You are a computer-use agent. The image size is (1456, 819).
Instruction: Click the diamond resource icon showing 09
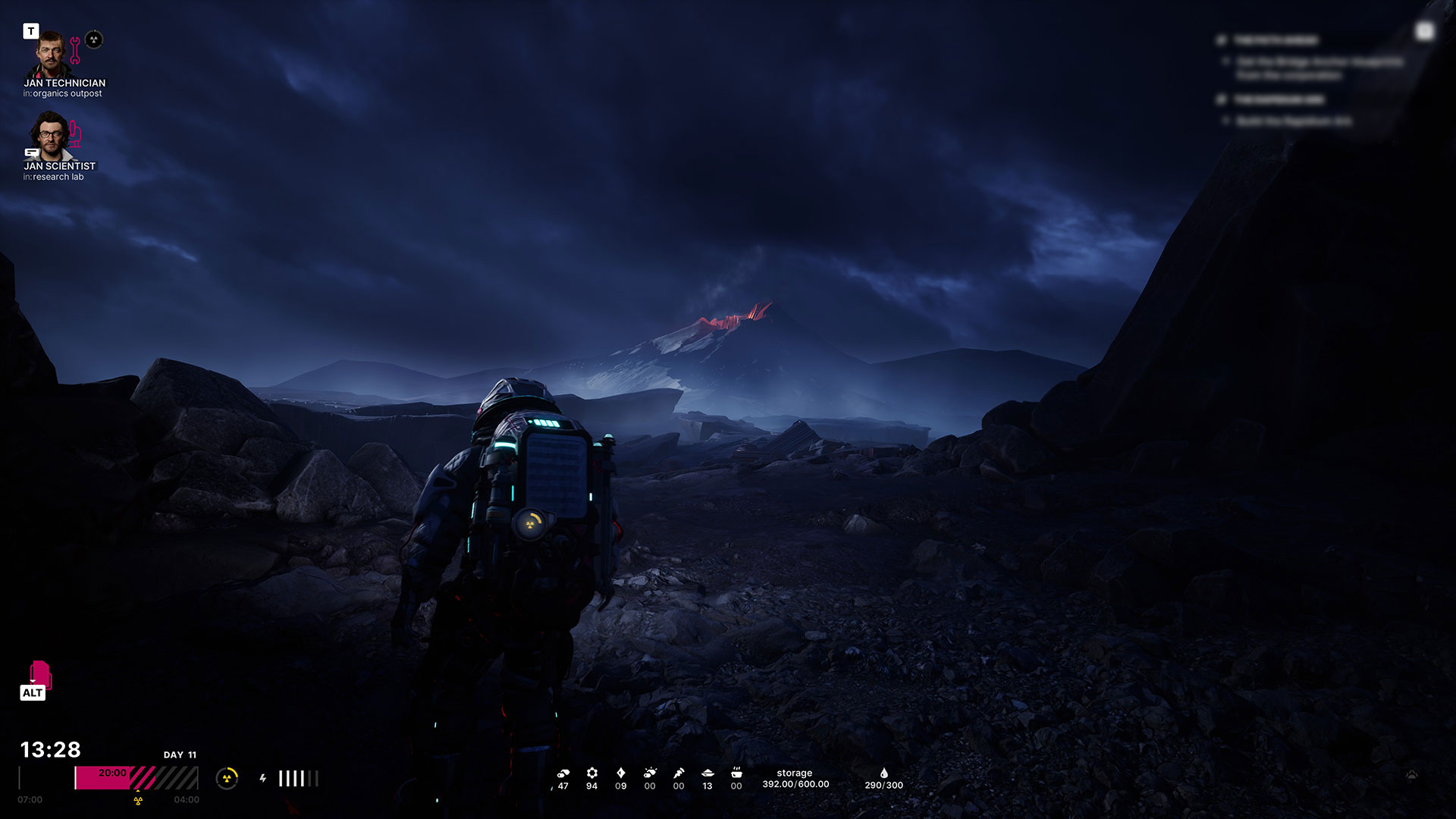(x=620, y=773)
